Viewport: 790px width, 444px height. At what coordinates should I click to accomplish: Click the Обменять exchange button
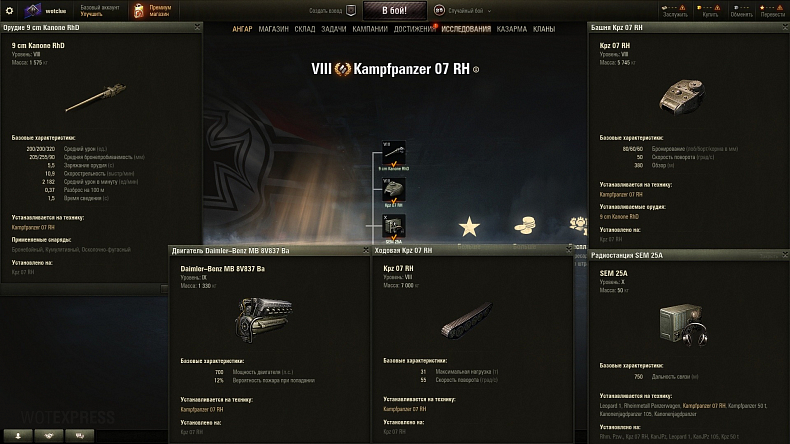741,10
